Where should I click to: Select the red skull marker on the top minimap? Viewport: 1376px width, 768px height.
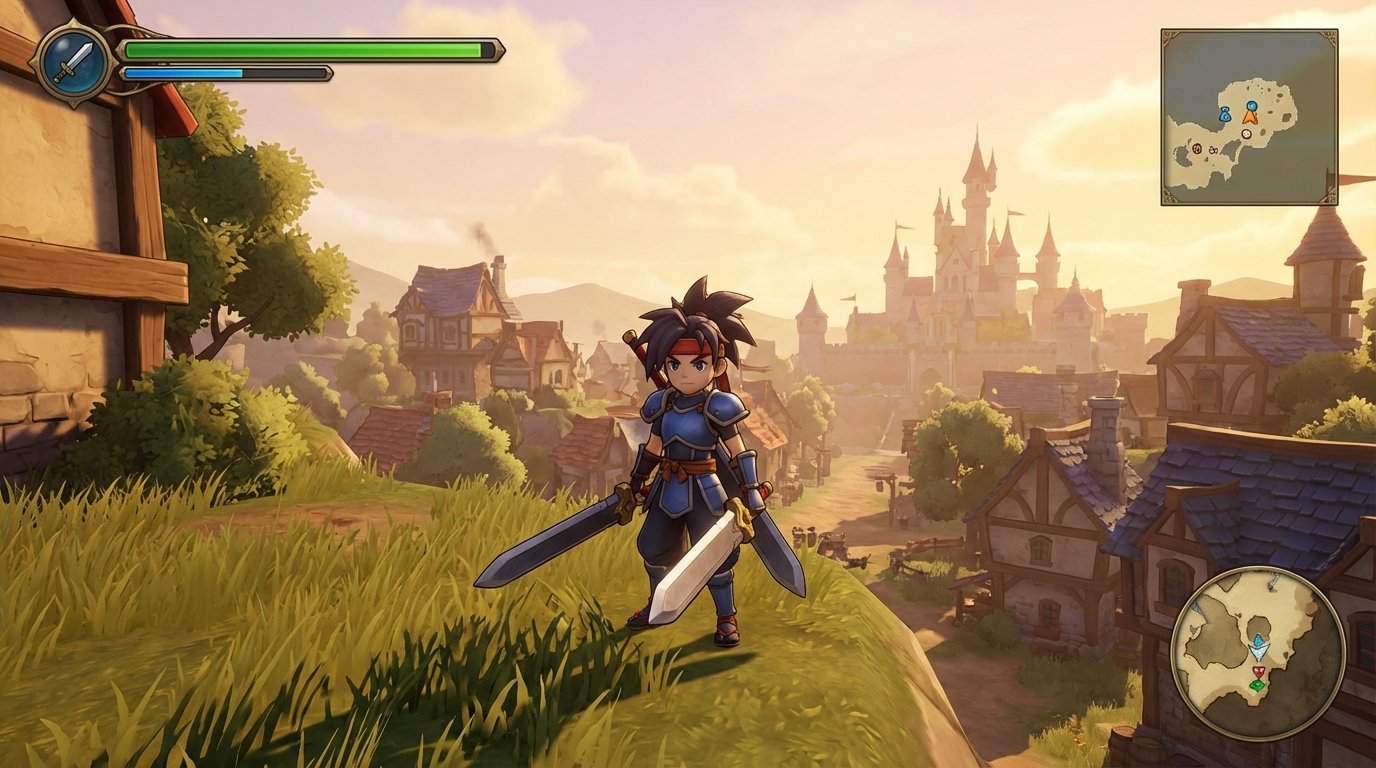tap(1197, 147)
